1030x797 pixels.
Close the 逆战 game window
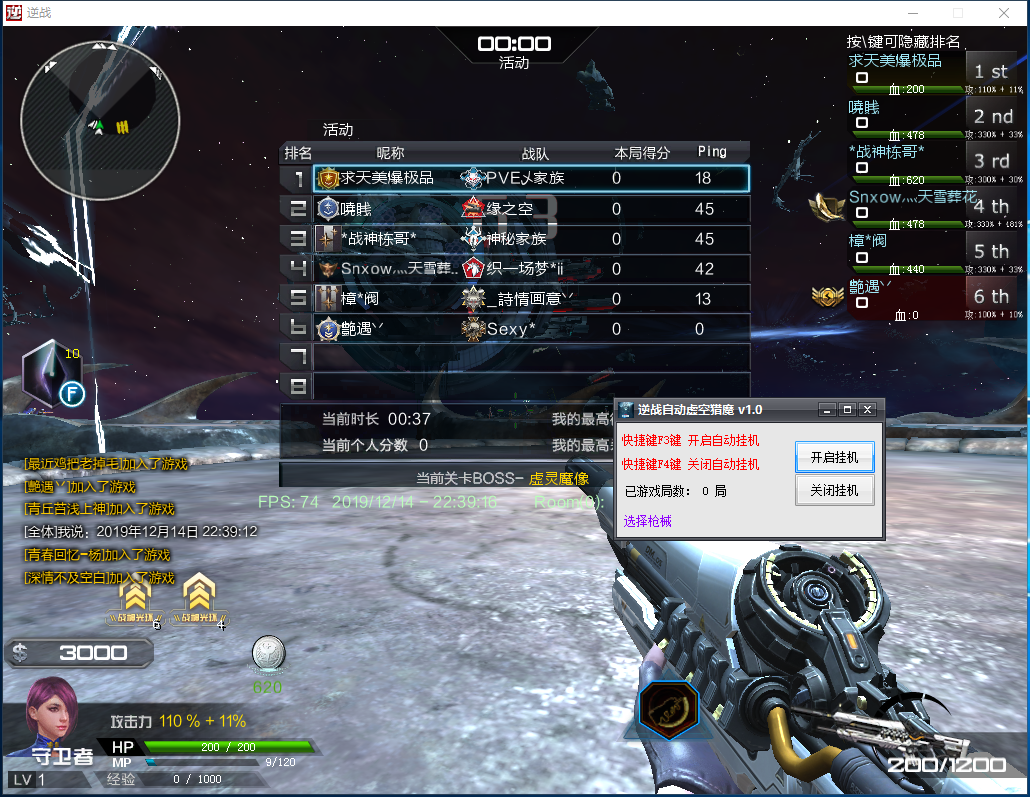(1004, 13)
